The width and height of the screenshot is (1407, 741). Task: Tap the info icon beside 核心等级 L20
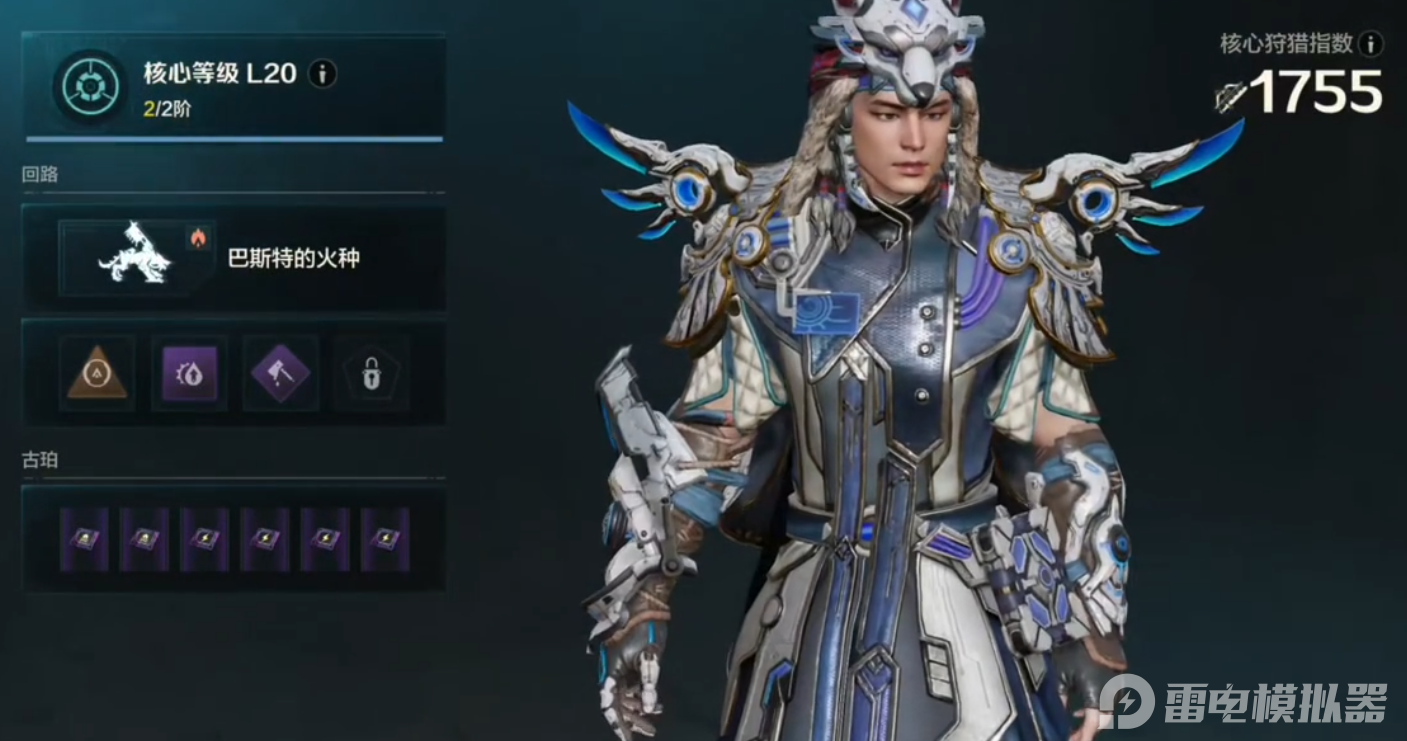click(x=322, y=73)
